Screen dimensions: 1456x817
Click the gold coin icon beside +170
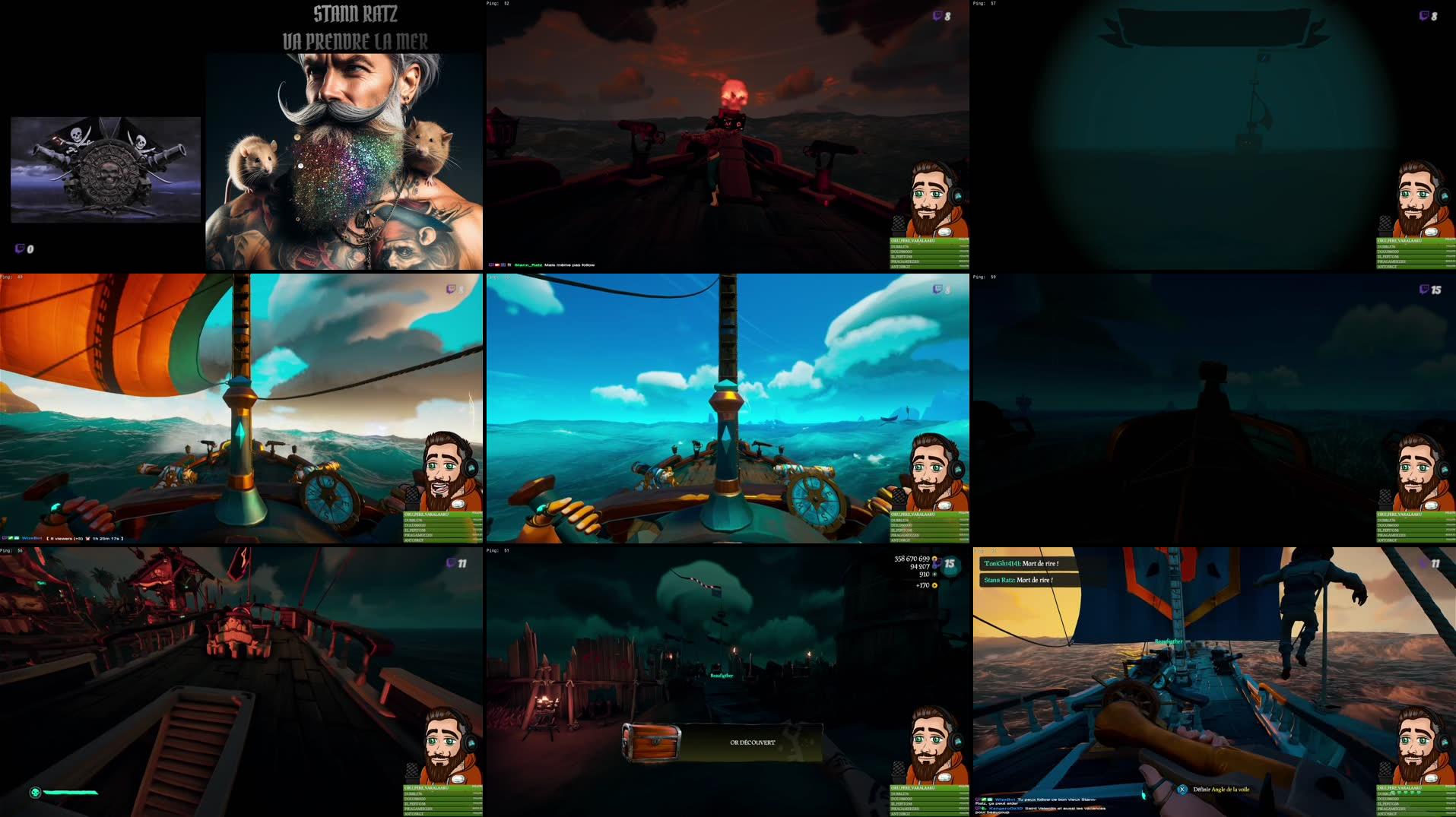[934, 586]
